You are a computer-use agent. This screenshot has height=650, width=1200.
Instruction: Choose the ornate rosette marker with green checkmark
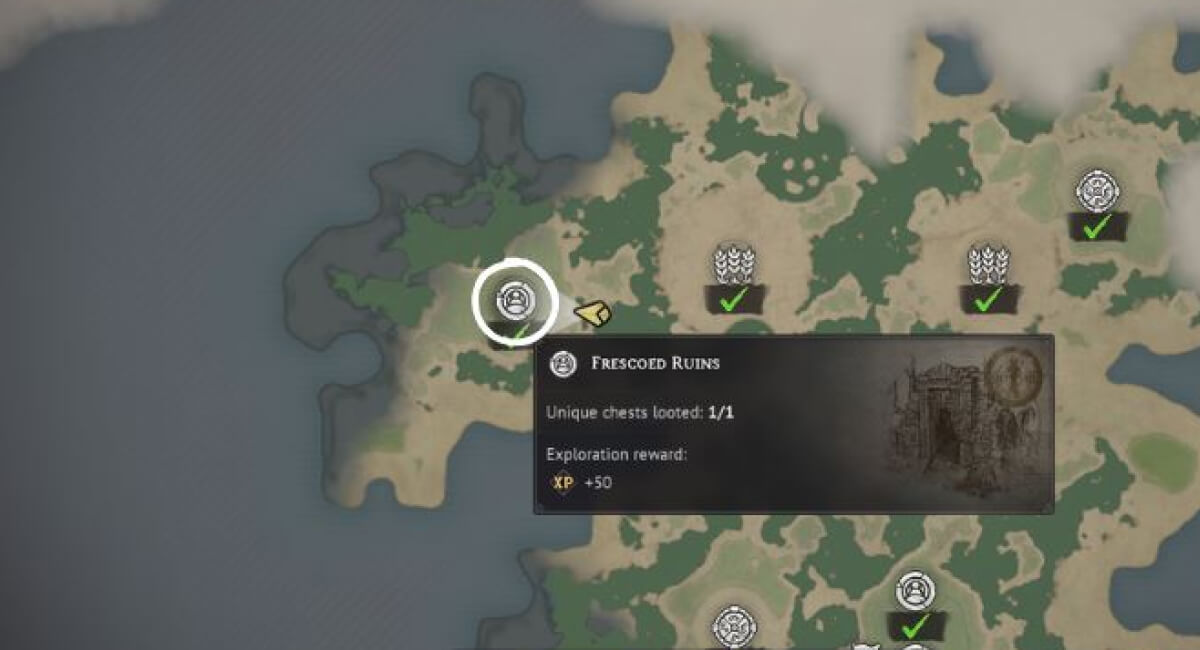pyautogui.click(x=1096, y=191)
